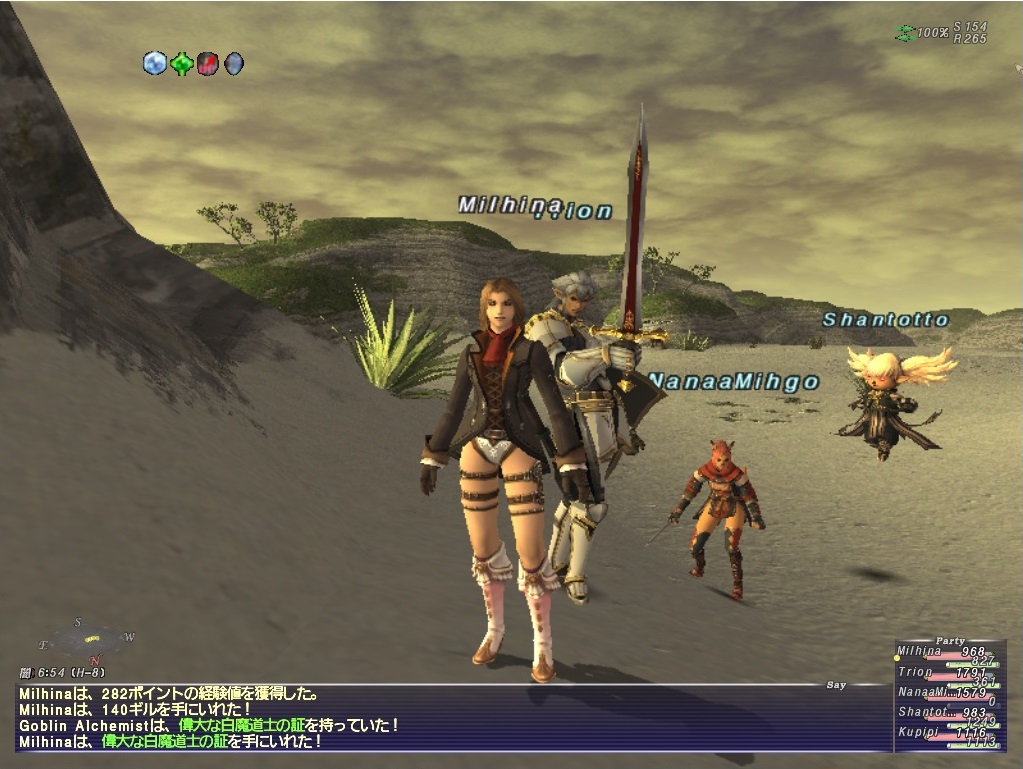Viewport: 1023px width, 769px height.
Task: Select the grey-blue oval status icon
Action: [x=233, y=64]
